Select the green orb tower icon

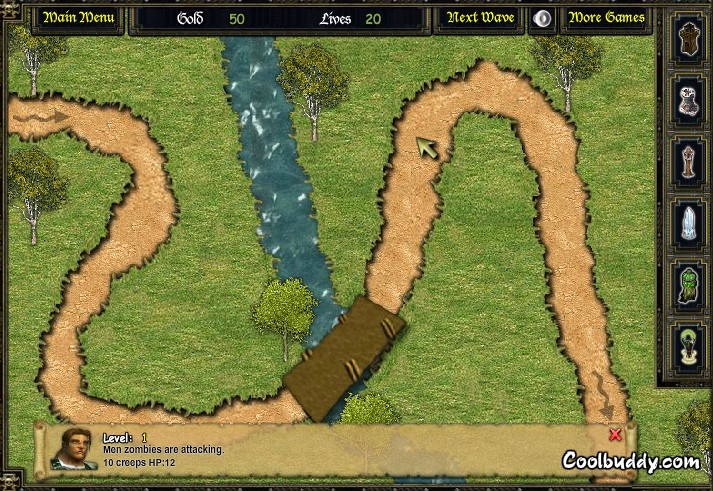pos(687,342)
